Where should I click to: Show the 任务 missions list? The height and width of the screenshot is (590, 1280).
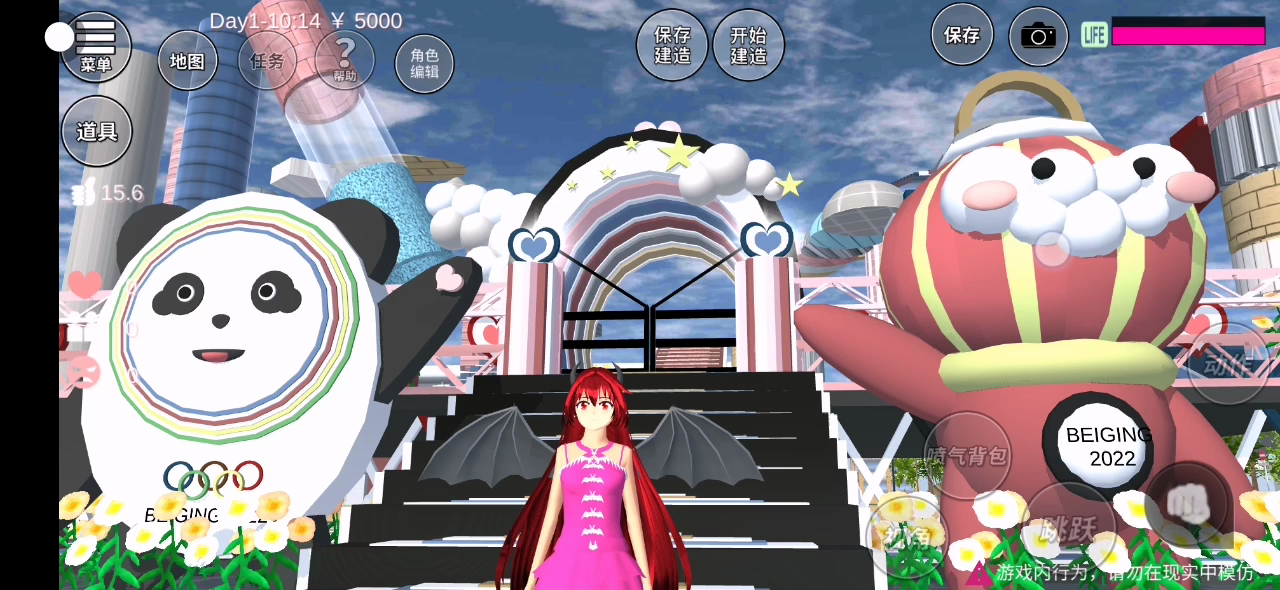point(267,61)
